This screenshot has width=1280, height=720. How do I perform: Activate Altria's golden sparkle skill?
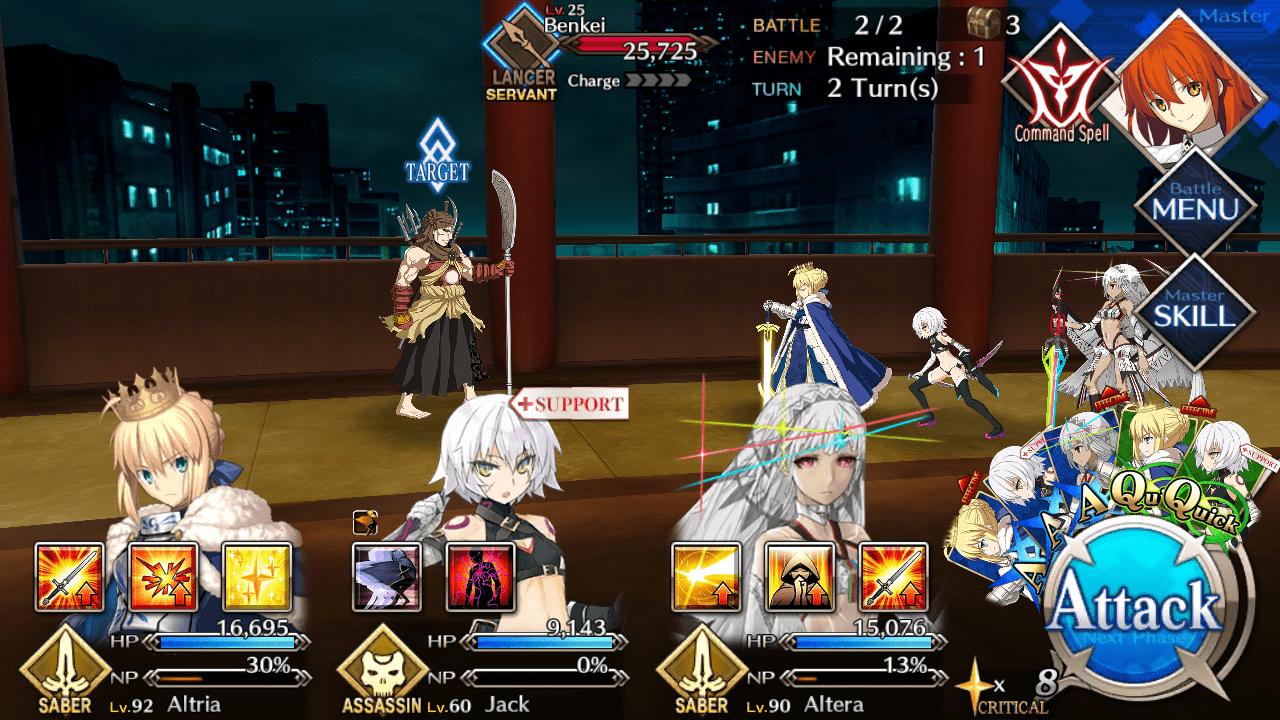pyautogui.click(x=257, y=577)
